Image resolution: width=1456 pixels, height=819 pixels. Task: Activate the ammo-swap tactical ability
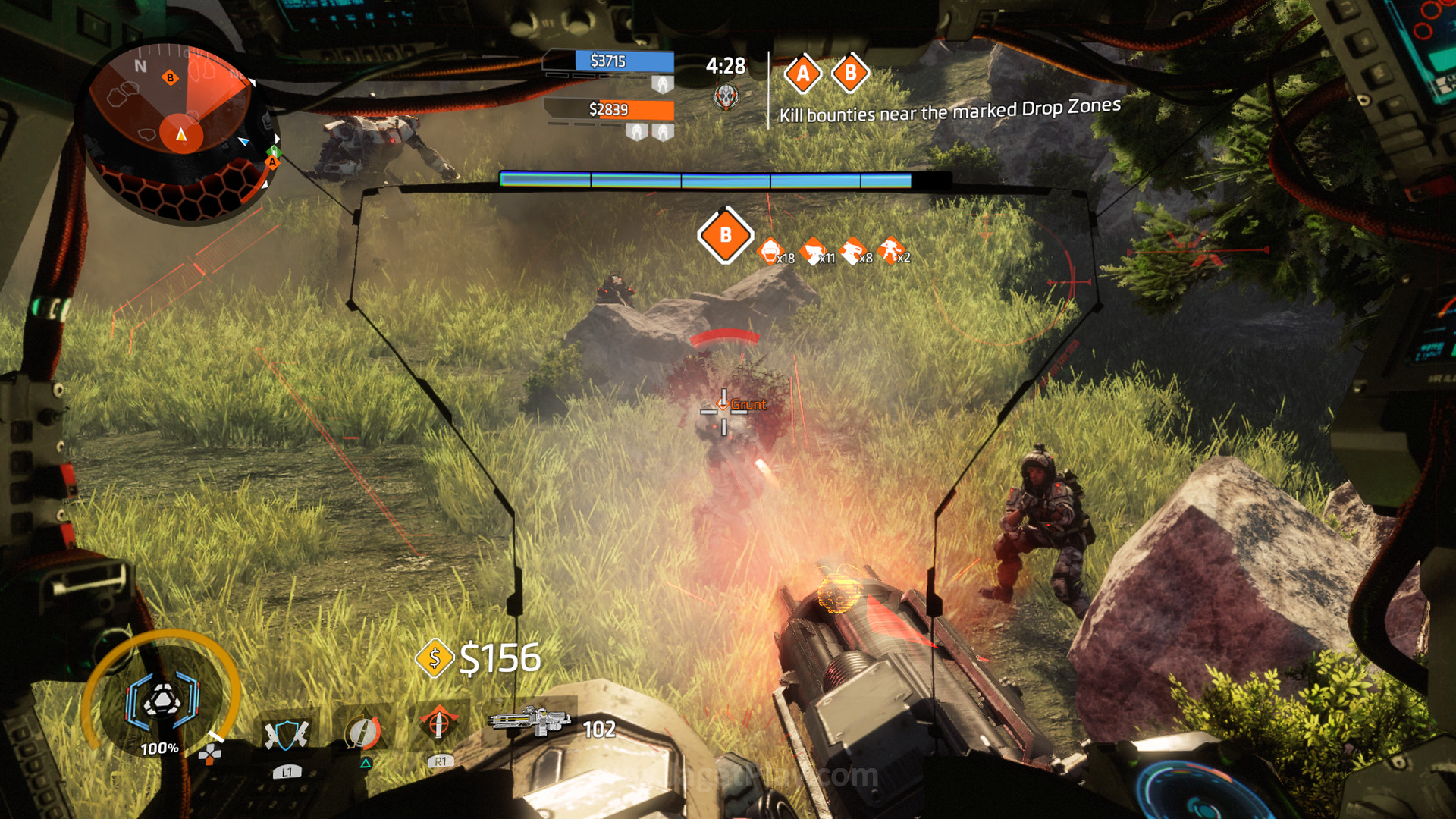pyautogui.click(x=363, y=733)
